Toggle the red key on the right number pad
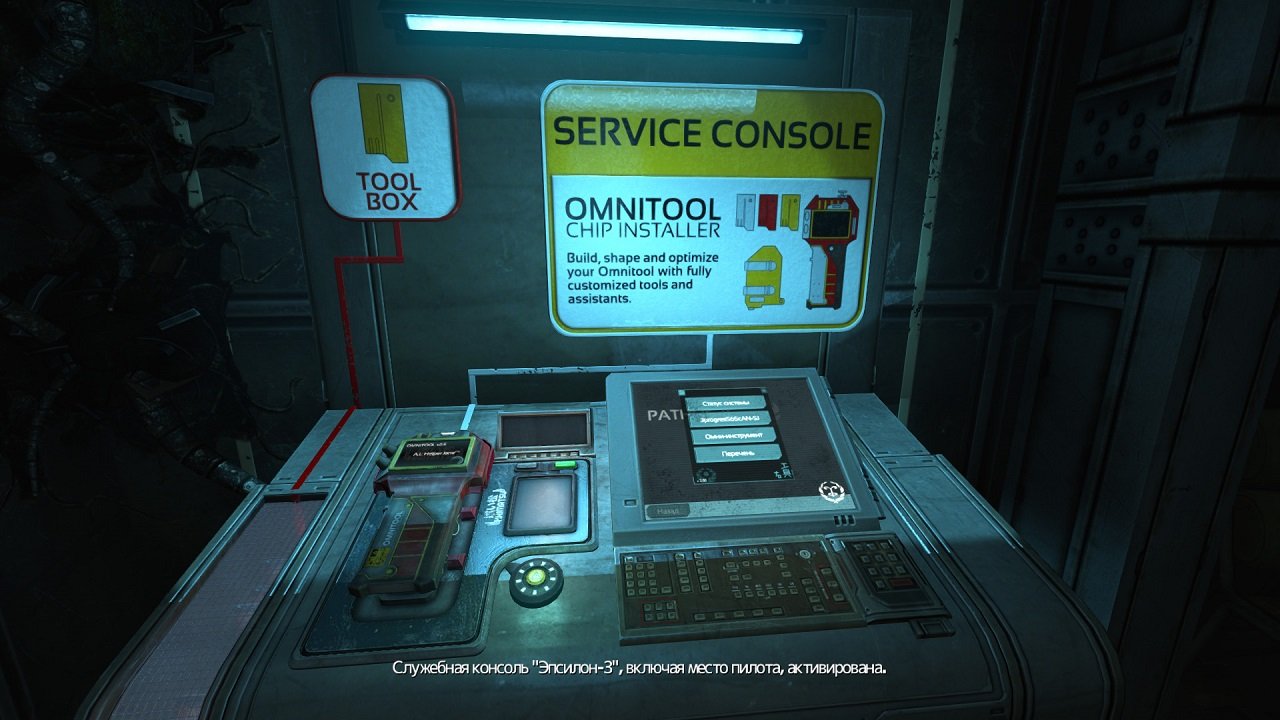The height and width of the screenshot is (720, 1280). click(x=901, y=581)
